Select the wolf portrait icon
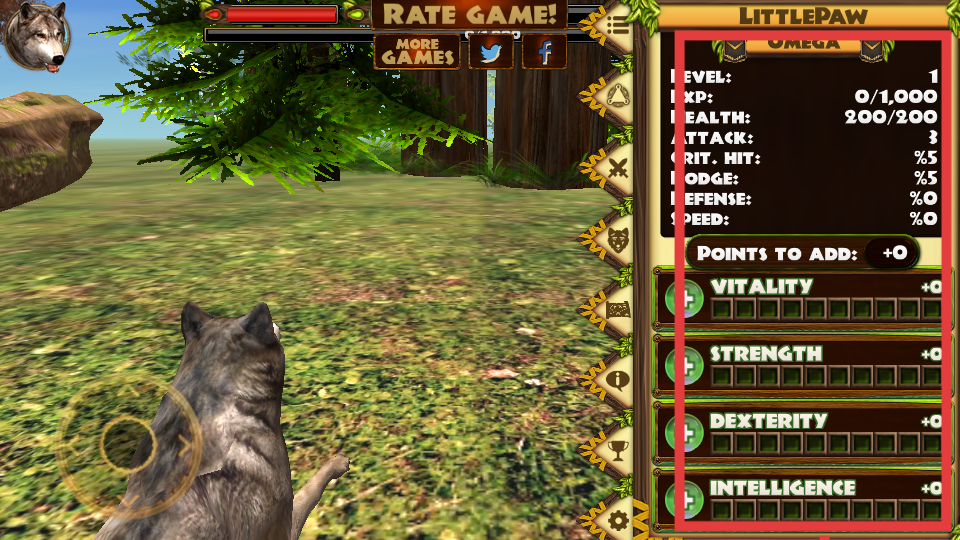This screenshot has height=540, width=960. pyautogui.click(x=35, y=36)
